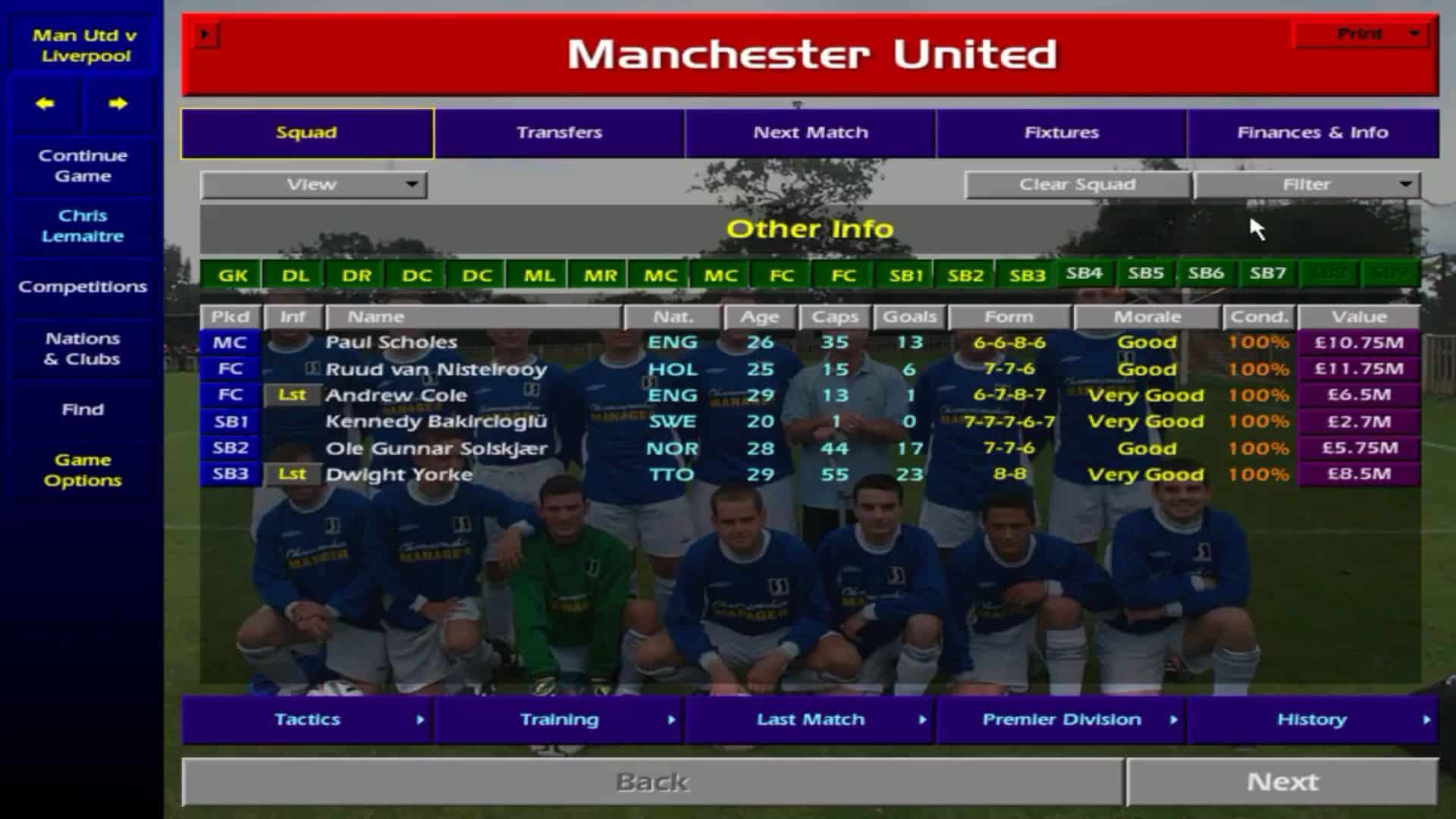Navigate forward with the right yellow arrow
The height and width of the screenshot is (819, 1456).
[x=118, y=104]
